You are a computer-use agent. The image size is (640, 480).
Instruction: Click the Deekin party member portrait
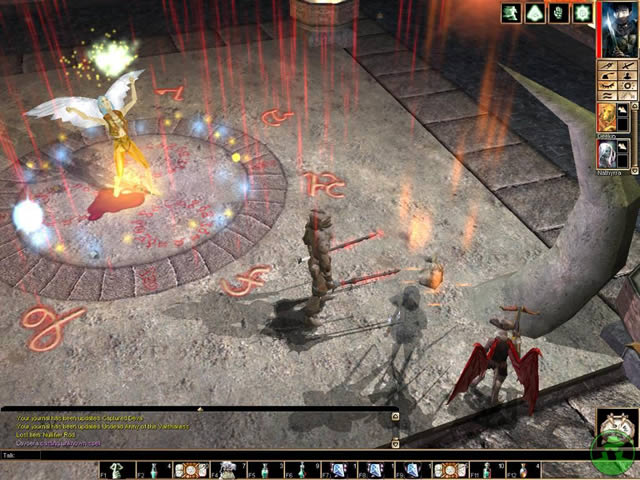click(x=607, y=117)
